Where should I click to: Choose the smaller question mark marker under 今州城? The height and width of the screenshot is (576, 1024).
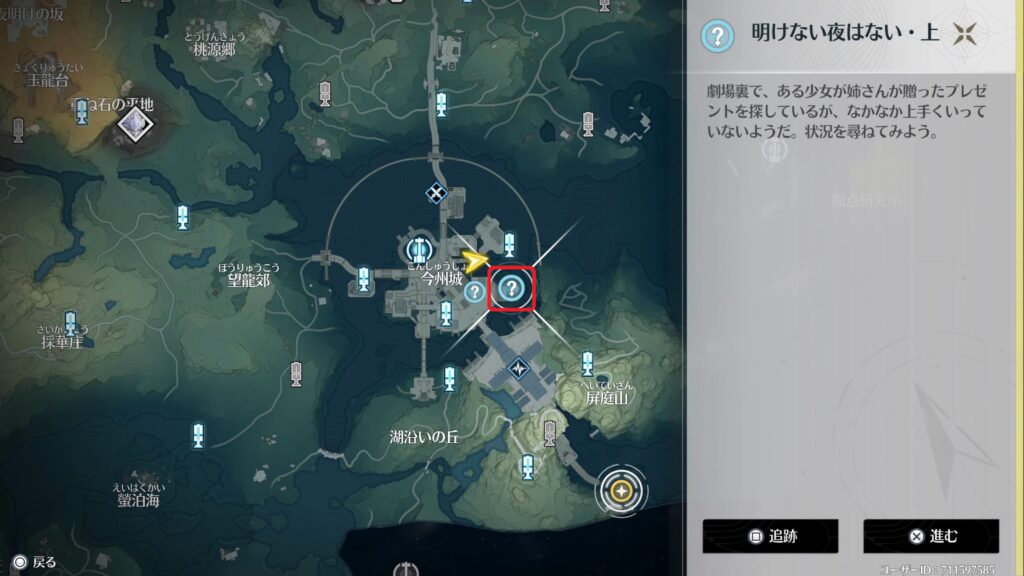474,291
